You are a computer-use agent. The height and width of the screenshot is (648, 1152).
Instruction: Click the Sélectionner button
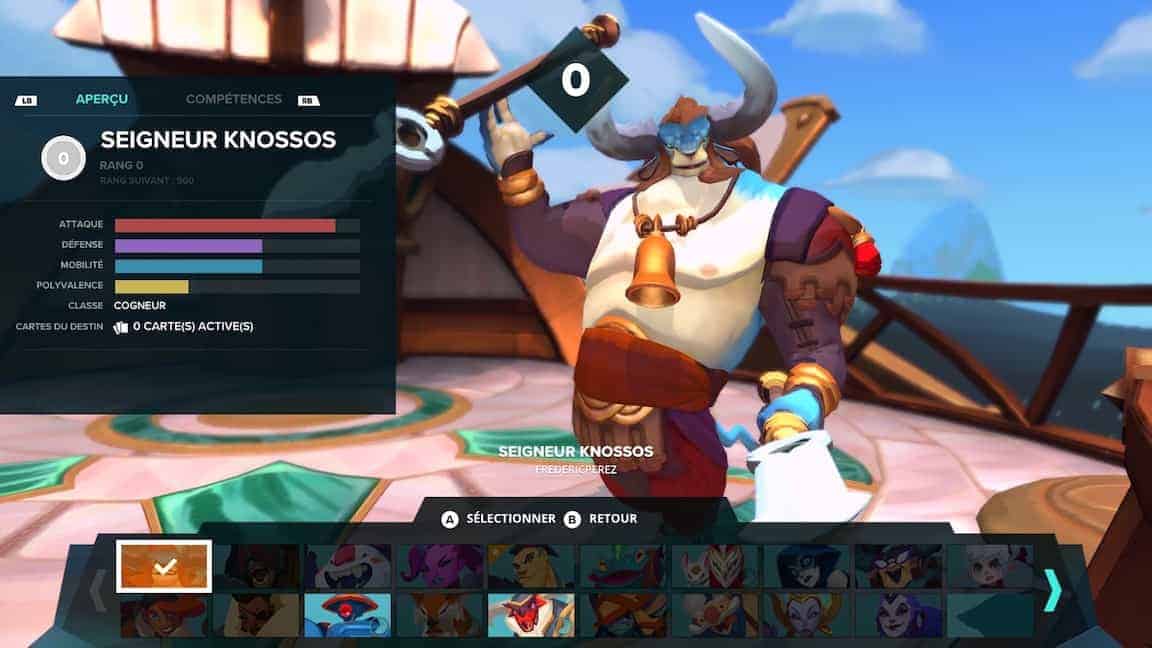click(x=500, y=519)
